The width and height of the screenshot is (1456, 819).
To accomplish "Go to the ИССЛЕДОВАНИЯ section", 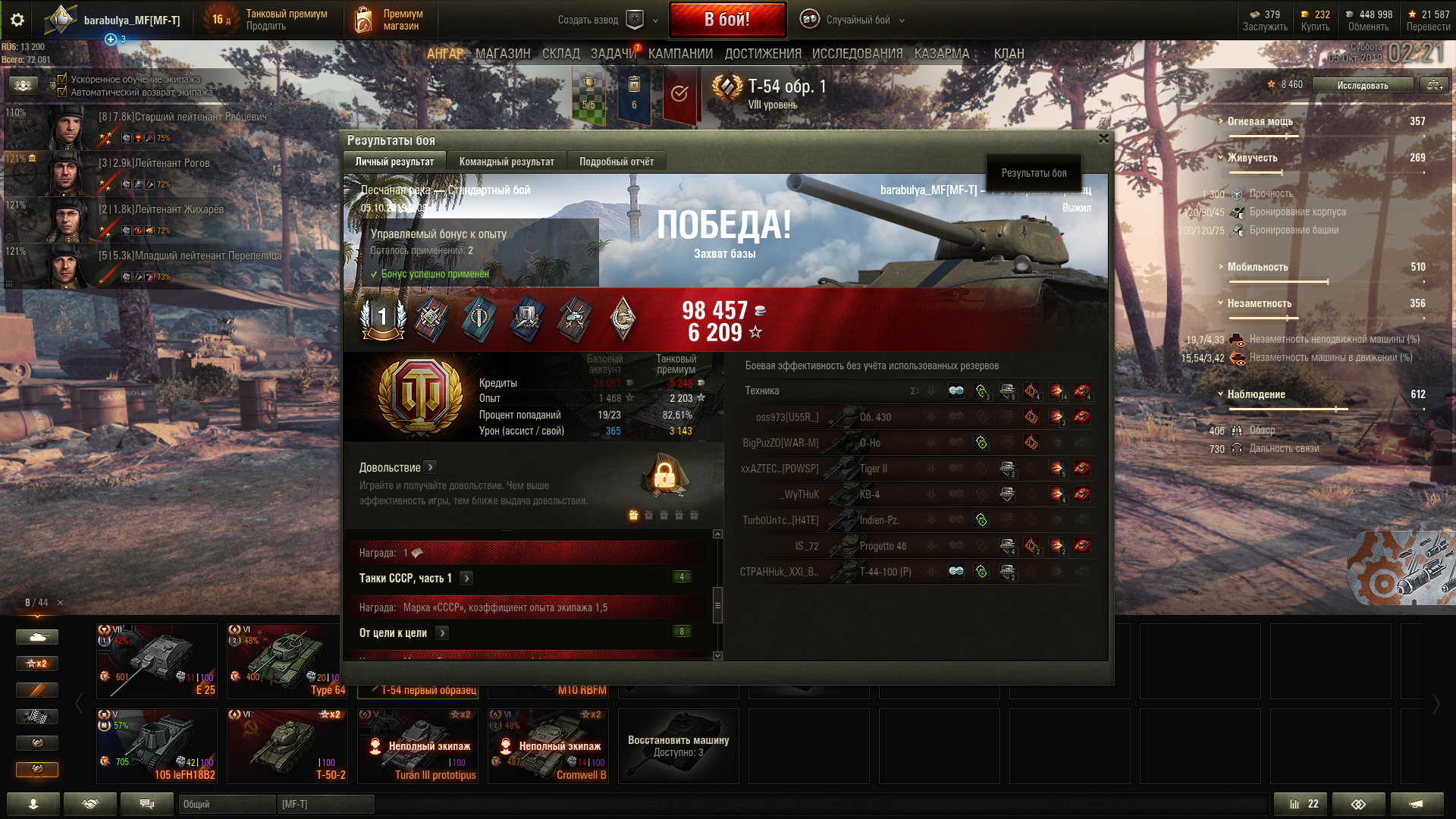I will tap(857, 54).
